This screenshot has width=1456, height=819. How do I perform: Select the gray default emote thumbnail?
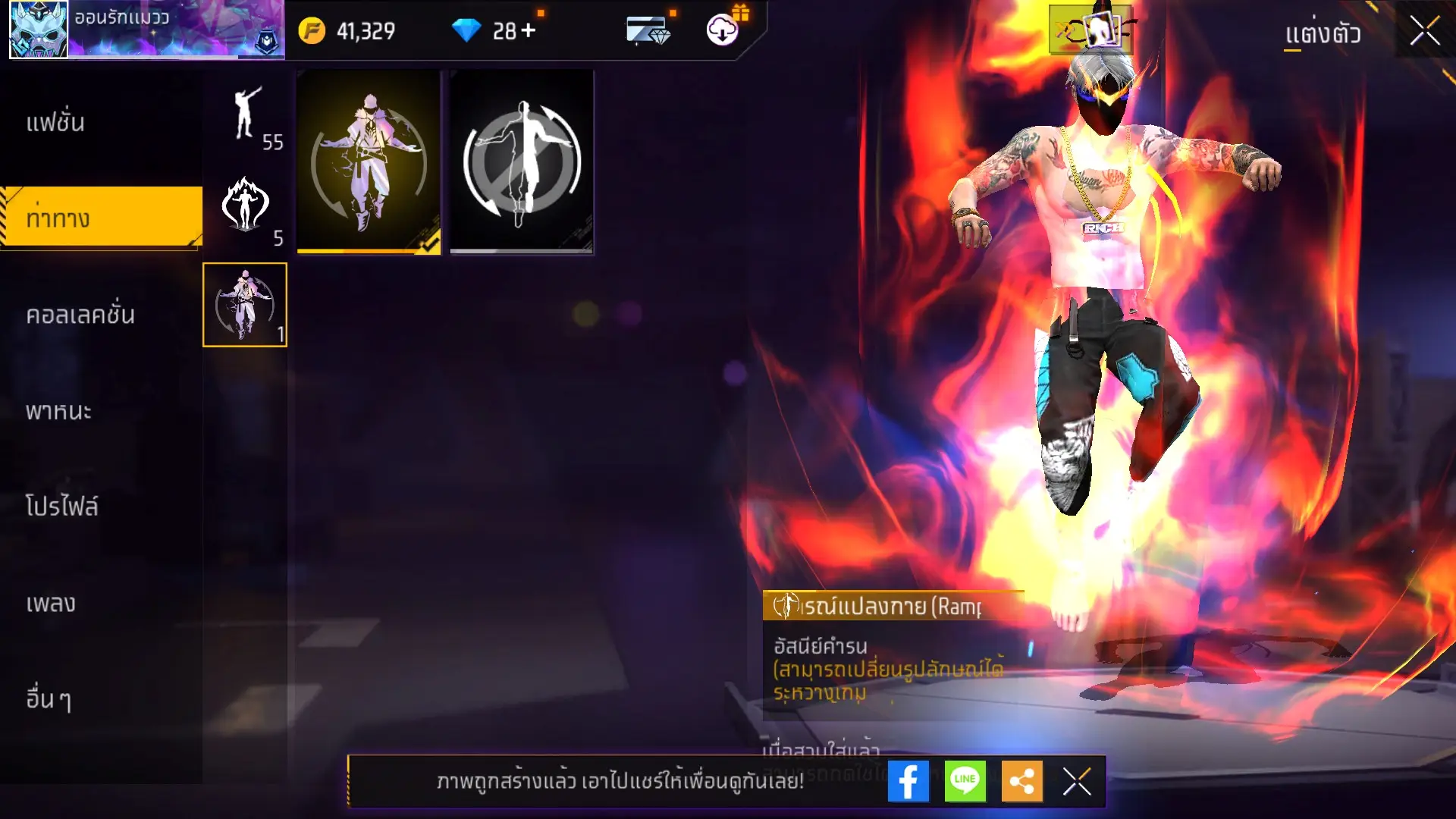coord(522,162)
